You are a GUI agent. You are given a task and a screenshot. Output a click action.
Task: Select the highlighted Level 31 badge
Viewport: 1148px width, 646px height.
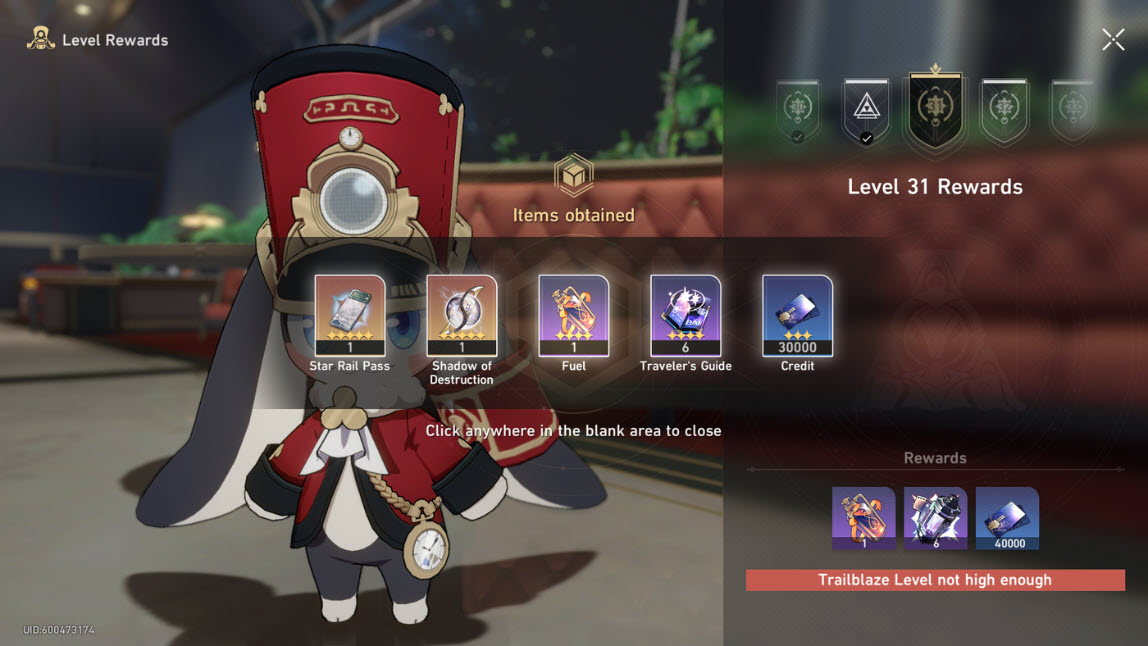935,112
